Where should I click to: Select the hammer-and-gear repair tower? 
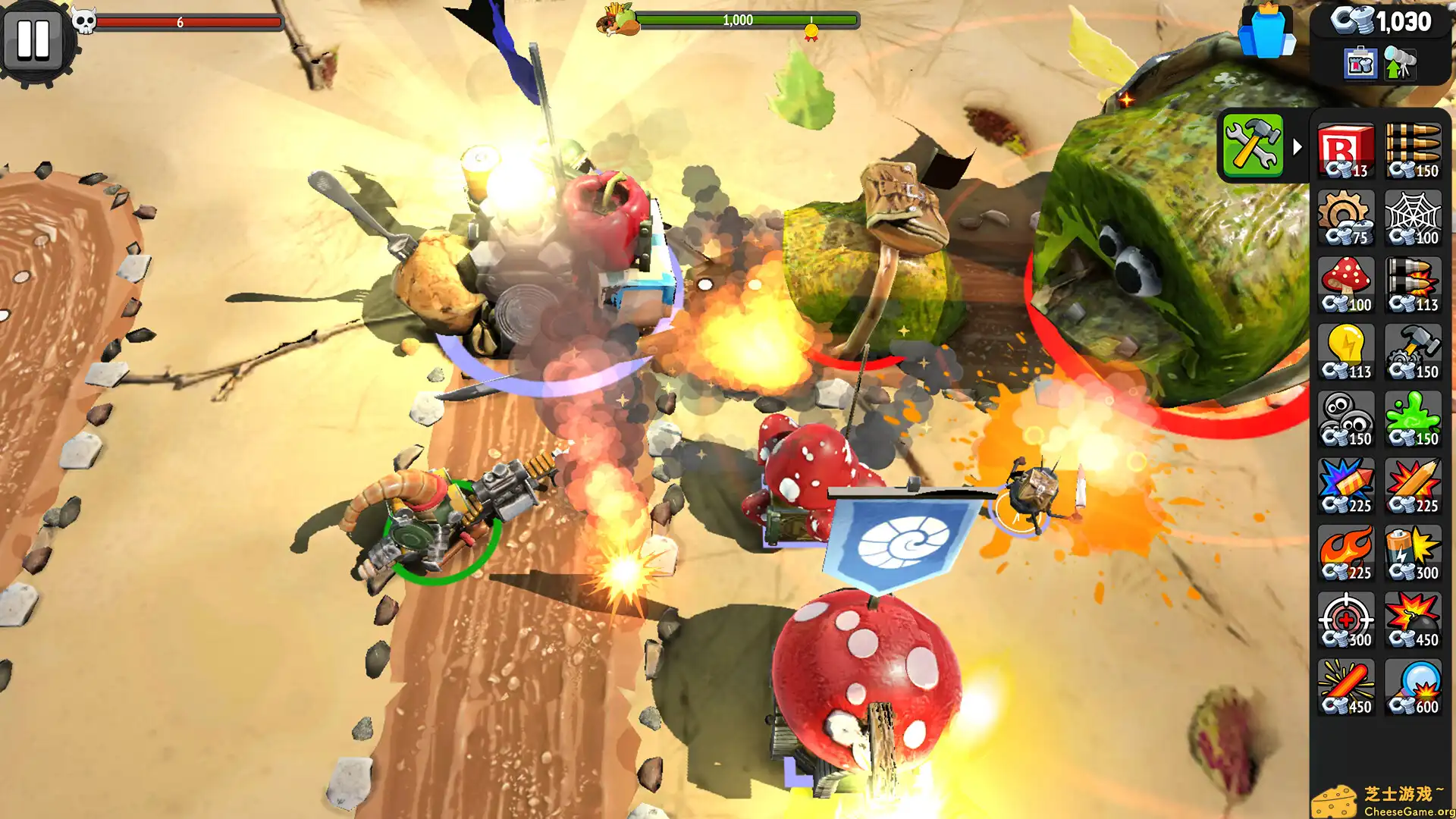pyautogui.click(x=1414, y=350)
